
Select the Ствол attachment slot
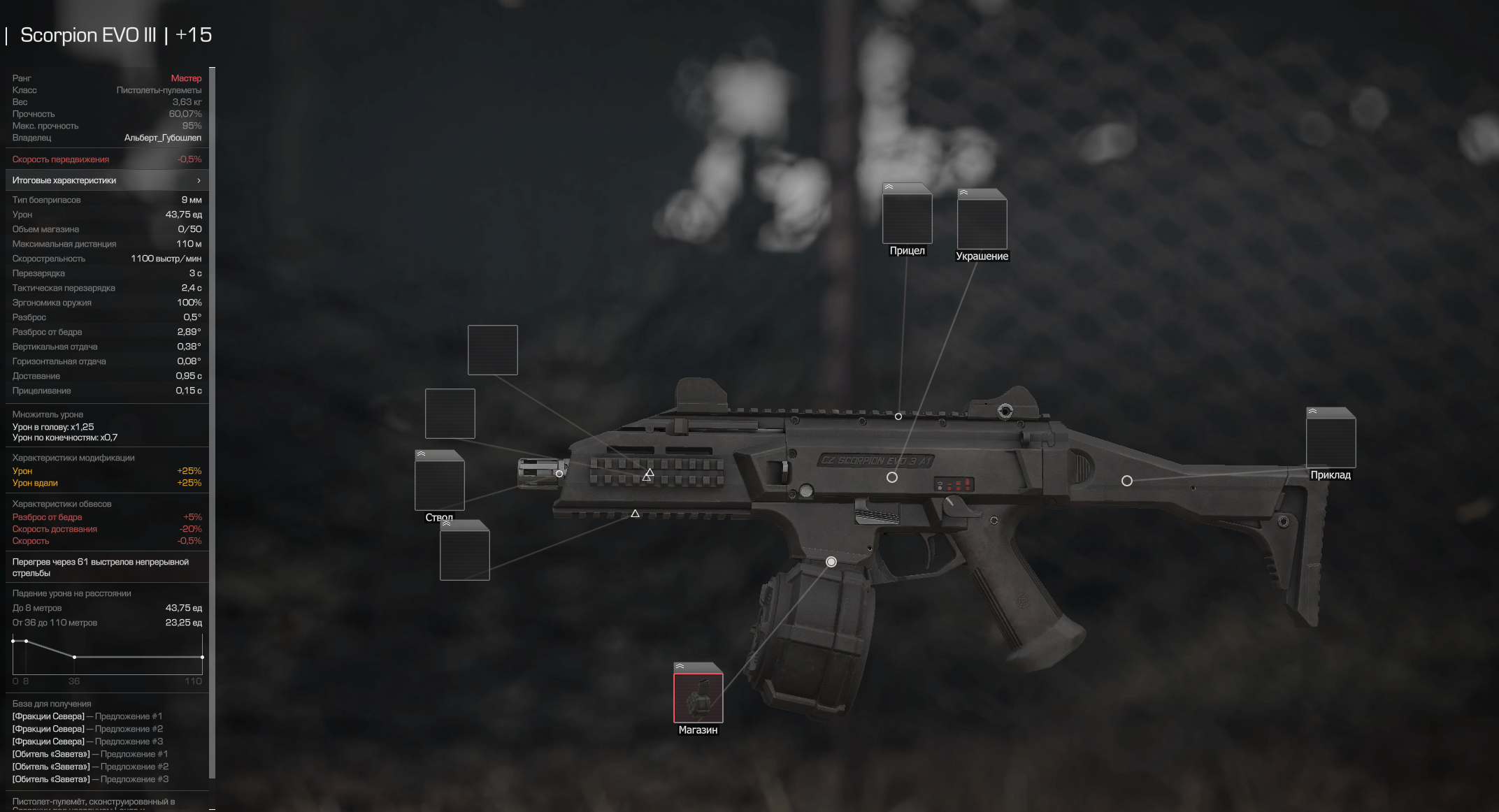pyautogui.click(x=439, y=485)
